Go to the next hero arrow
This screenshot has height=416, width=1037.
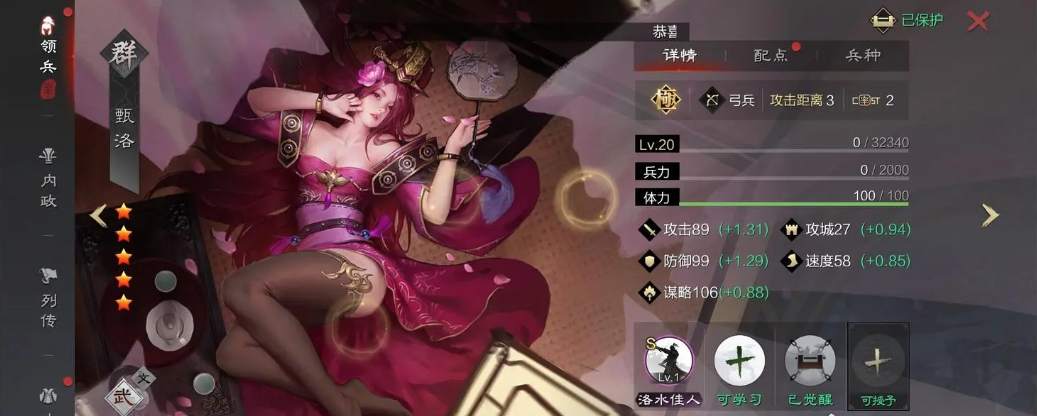click(x=989, y=214)
